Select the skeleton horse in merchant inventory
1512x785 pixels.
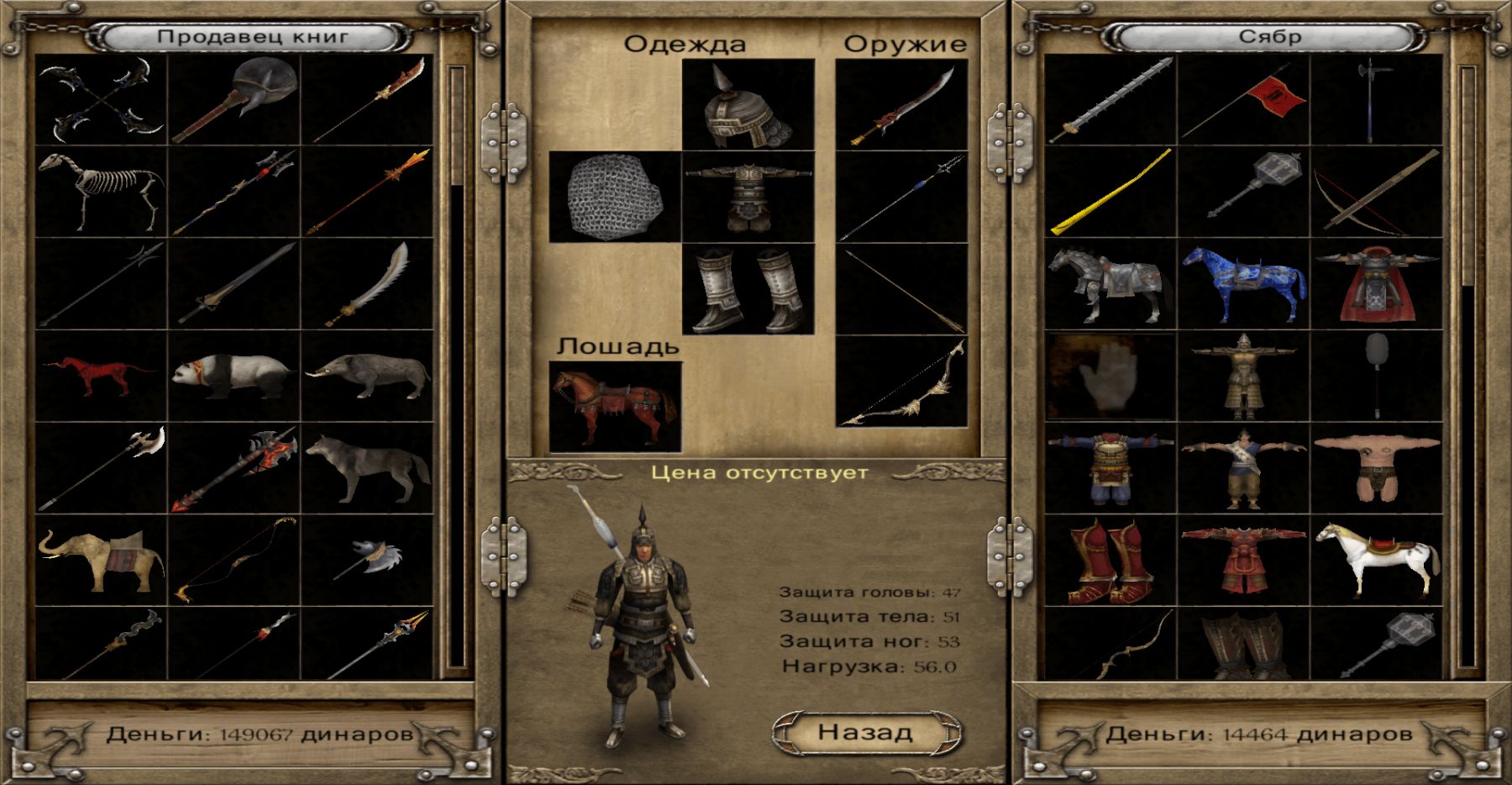(101, 192)
